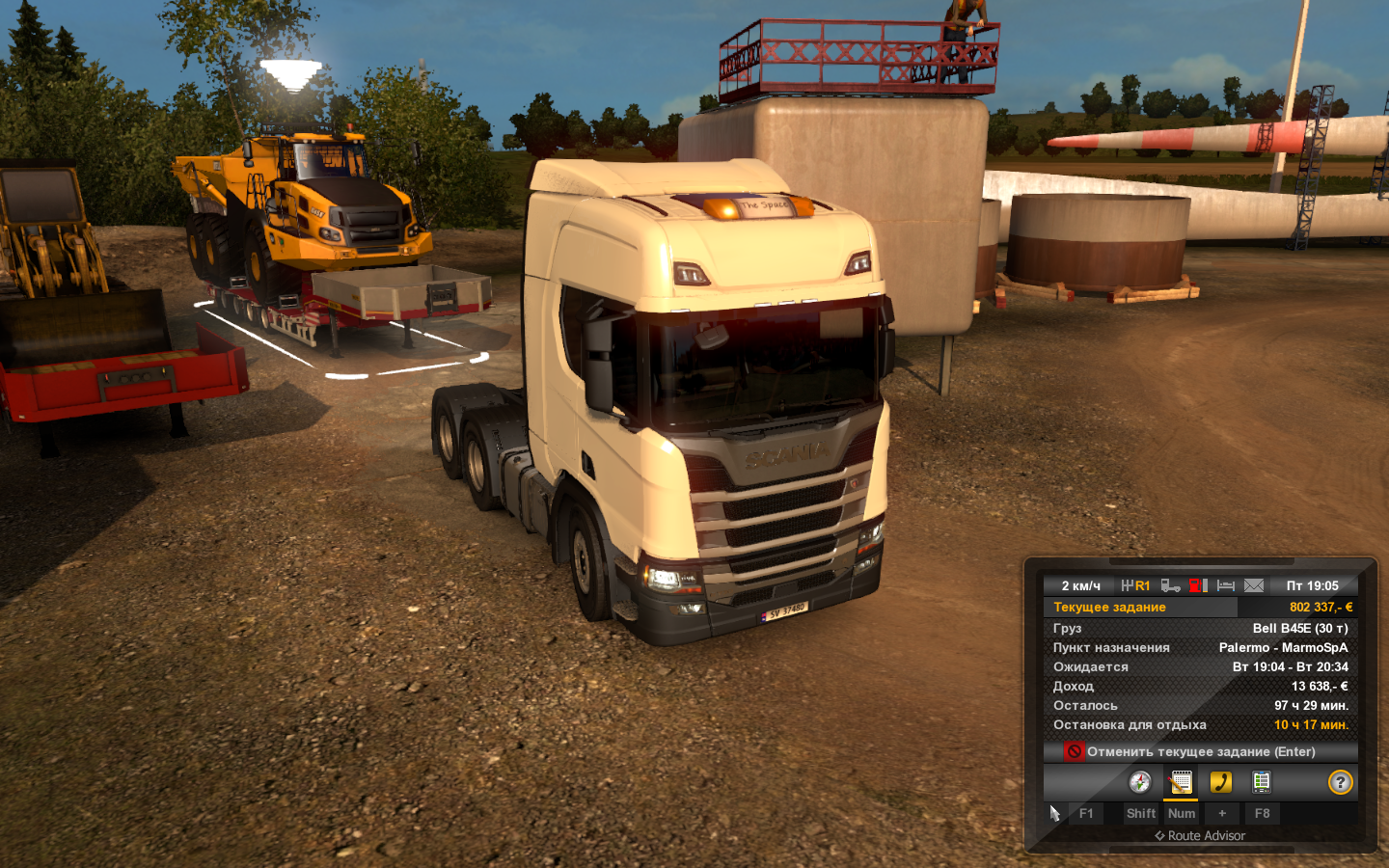Open the compass navigation tab
This screenshot has width=1389, height=868.
[1140, 782]
